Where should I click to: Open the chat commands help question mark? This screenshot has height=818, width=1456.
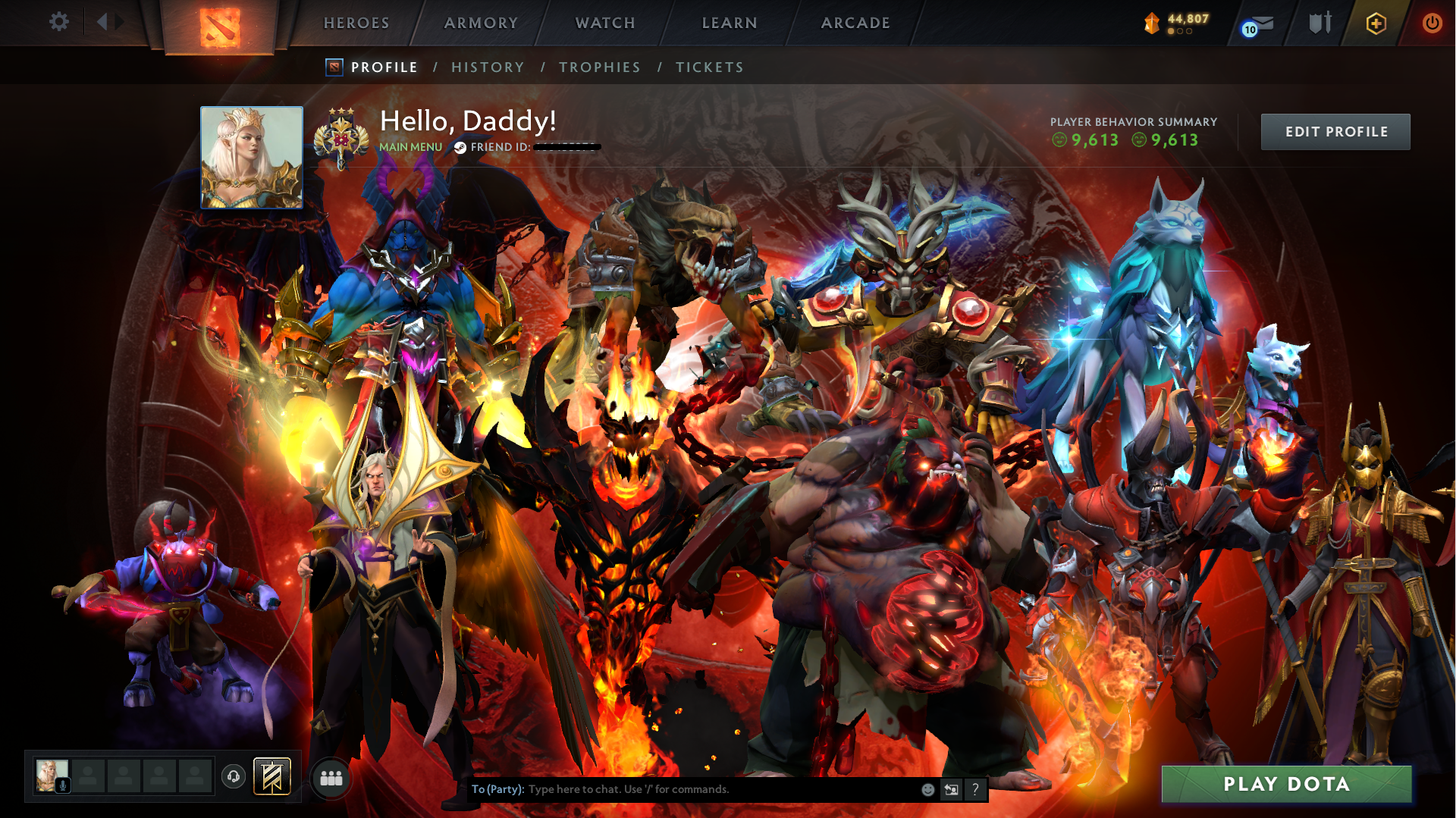pos(975,789)
